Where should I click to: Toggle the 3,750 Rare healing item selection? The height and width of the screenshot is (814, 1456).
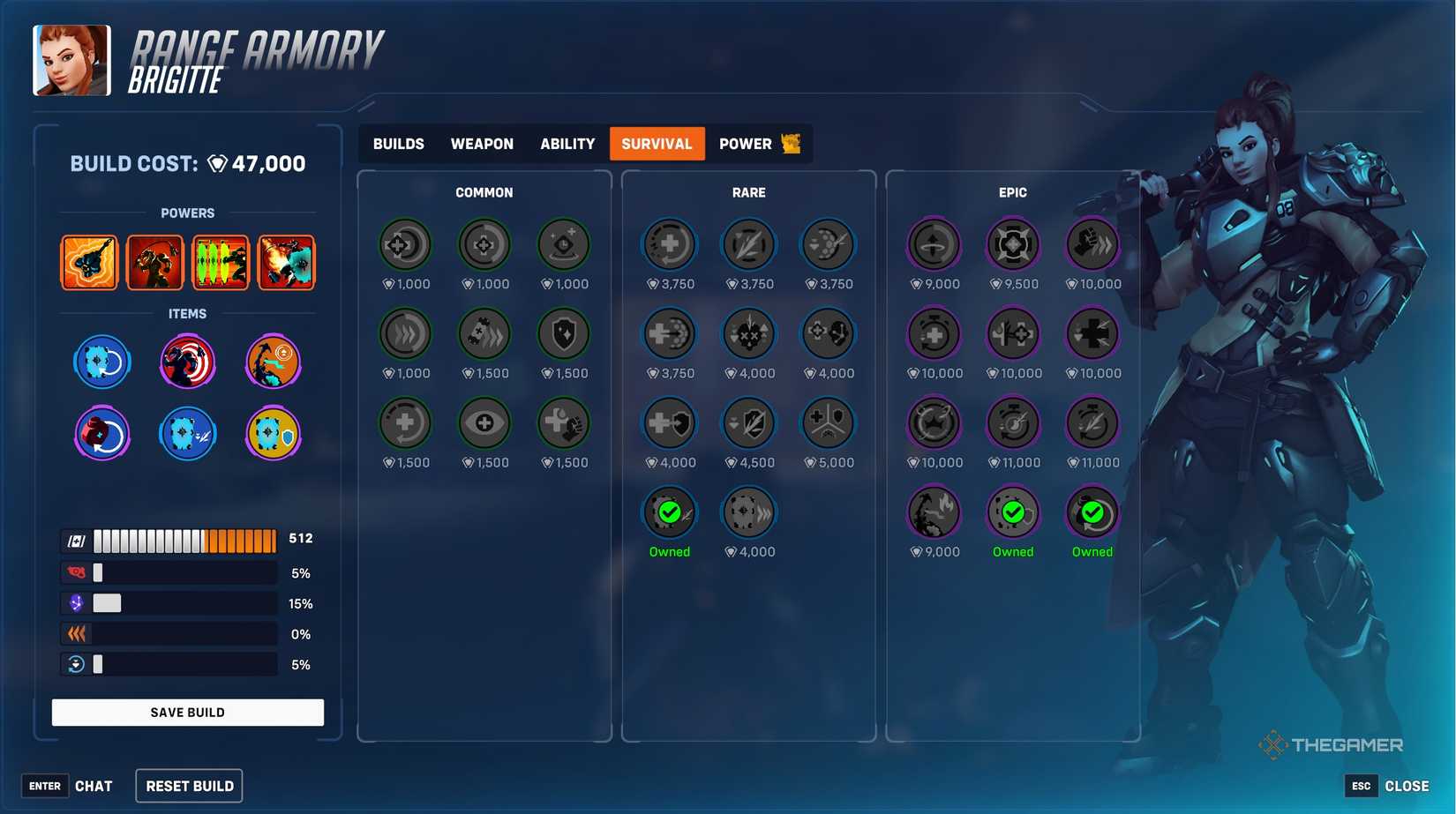click(x=669, y=245)
